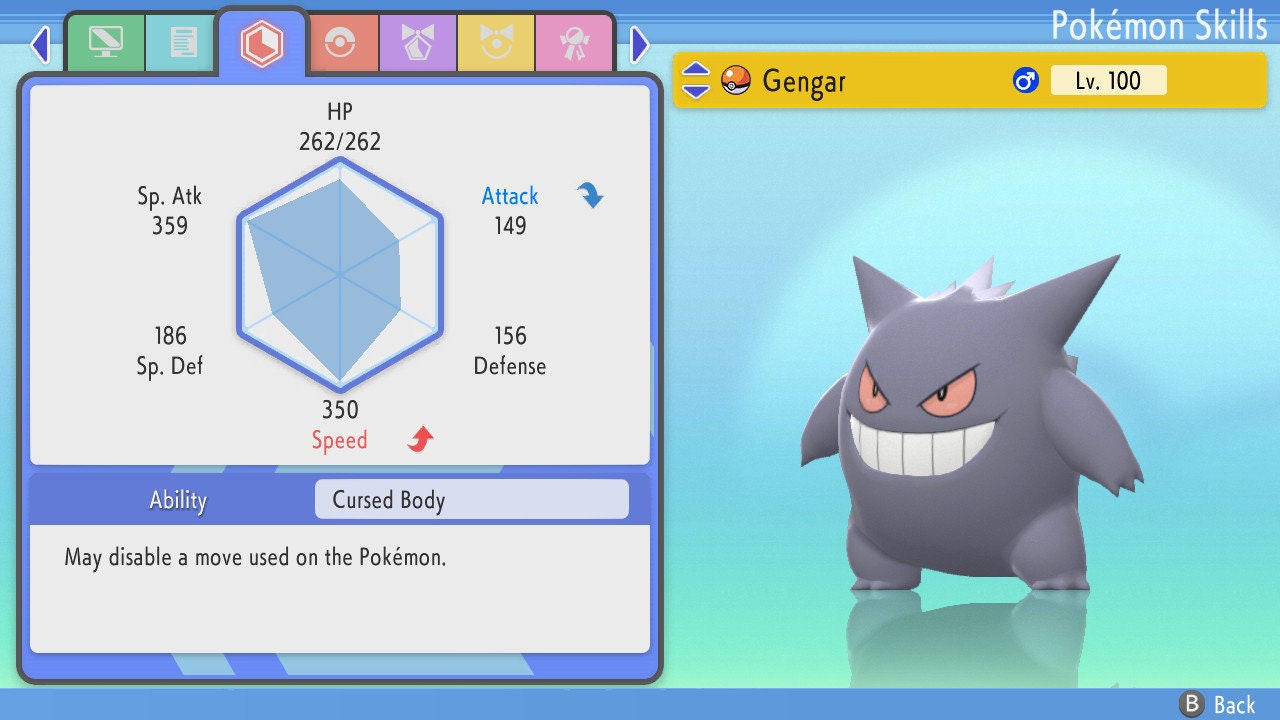Click the left arrow beside the tabs
Image resolution: width=1280 pixels, height=720 pixels.
tap(40, 44)
